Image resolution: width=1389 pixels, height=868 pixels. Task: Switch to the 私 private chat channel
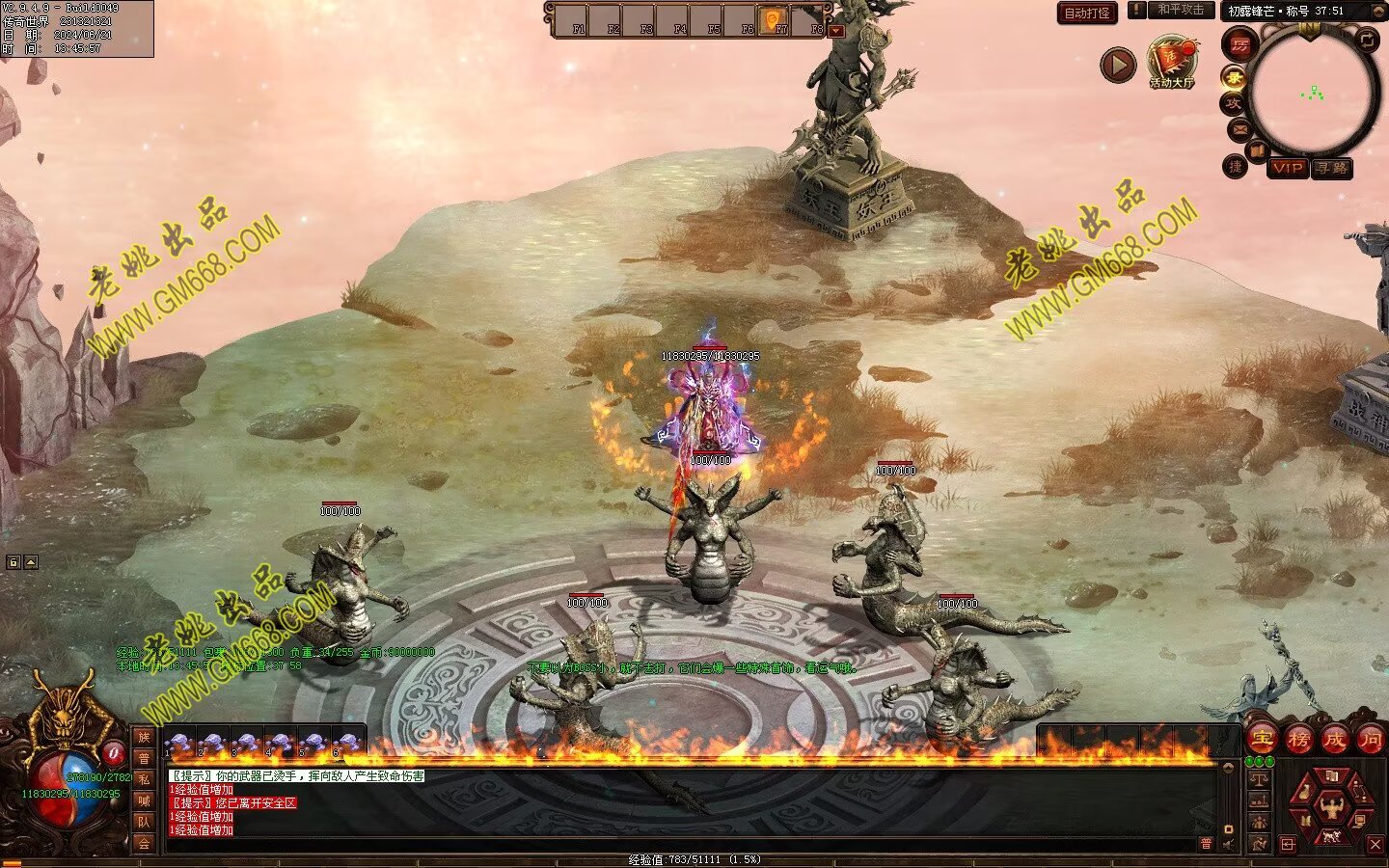(144, 778)
